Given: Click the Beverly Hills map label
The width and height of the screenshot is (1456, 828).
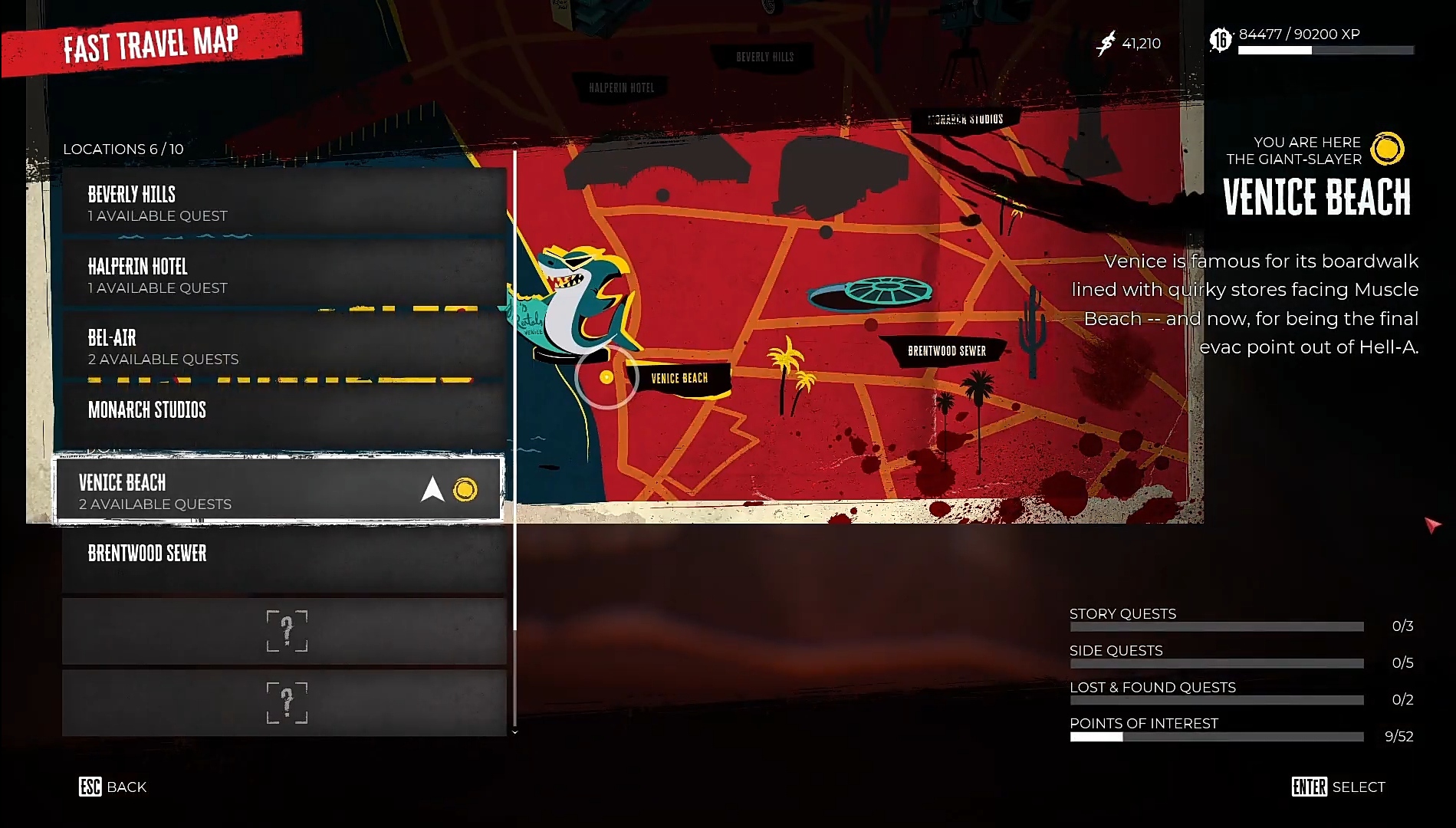Looking at the screenshot, I should point(764,57).
